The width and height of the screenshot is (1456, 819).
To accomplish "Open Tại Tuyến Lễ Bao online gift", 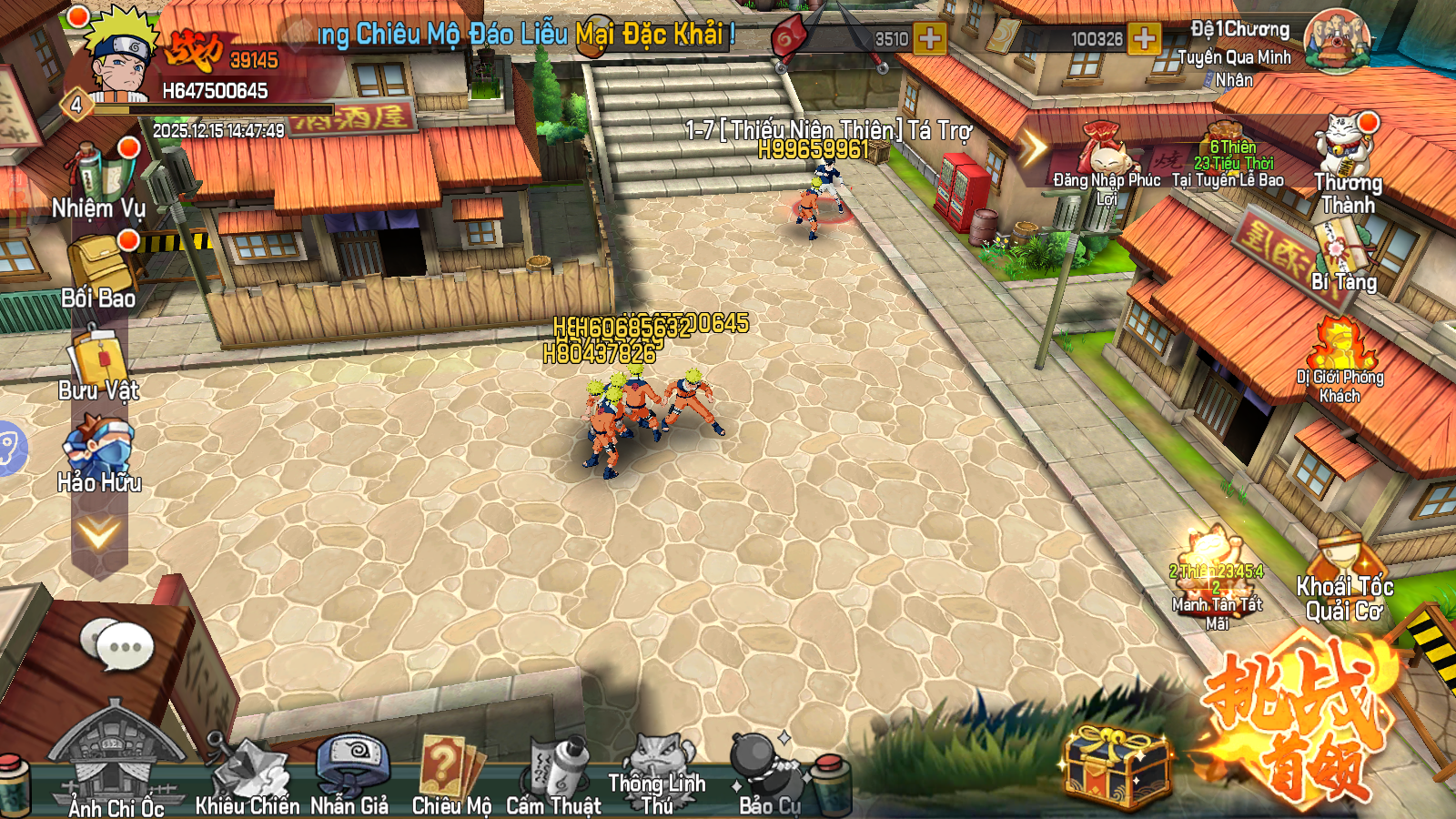I will 1228,159.
